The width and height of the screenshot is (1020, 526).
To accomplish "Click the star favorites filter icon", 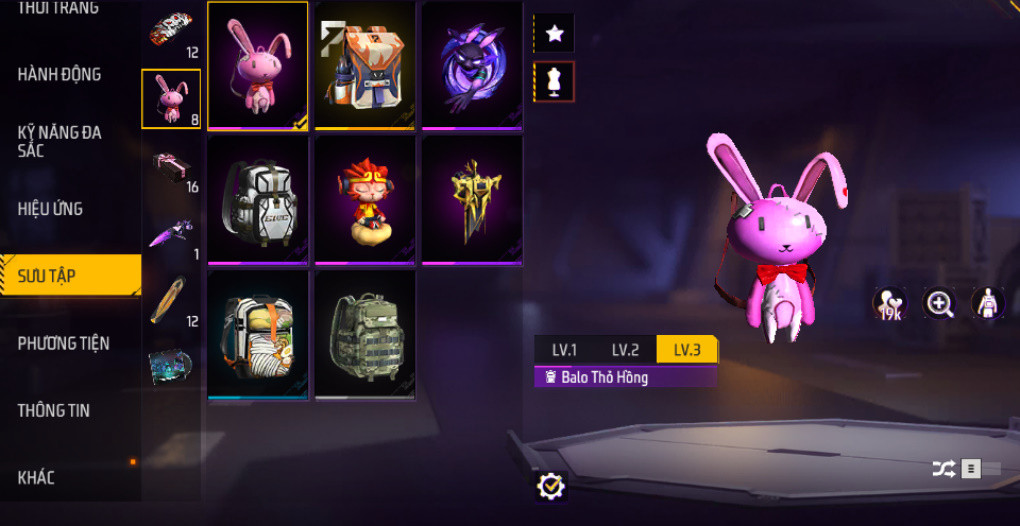I will 554,34.
